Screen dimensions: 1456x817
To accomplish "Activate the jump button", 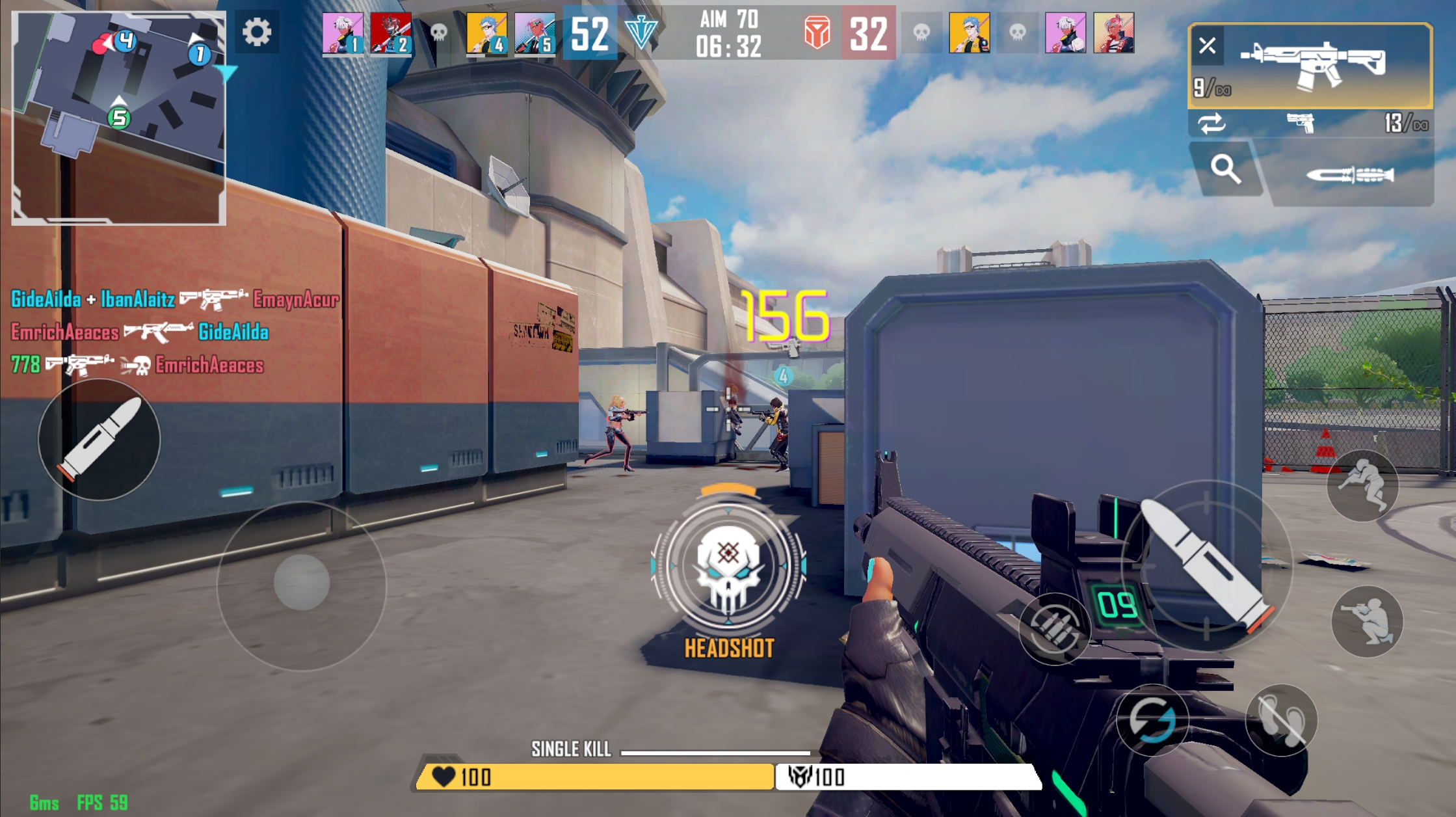I will point(1362,485).
